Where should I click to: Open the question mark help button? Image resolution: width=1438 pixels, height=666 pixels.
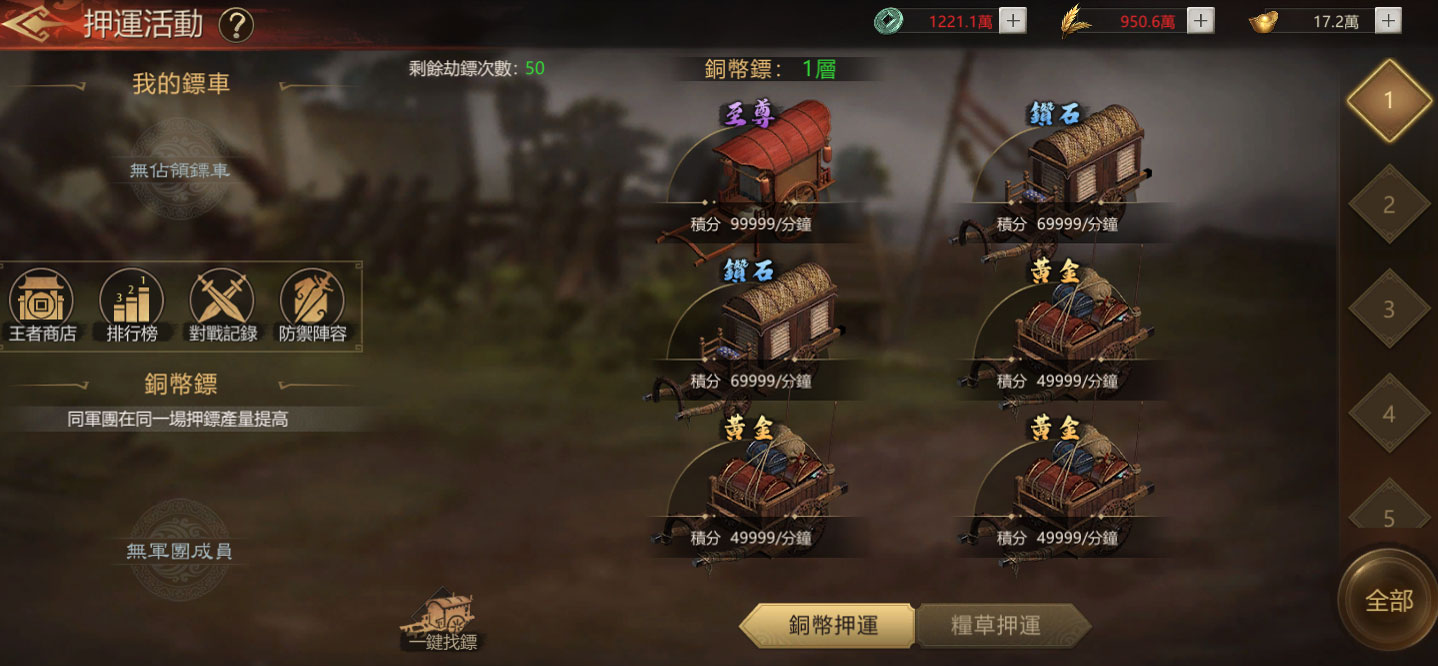click(236, 24)
